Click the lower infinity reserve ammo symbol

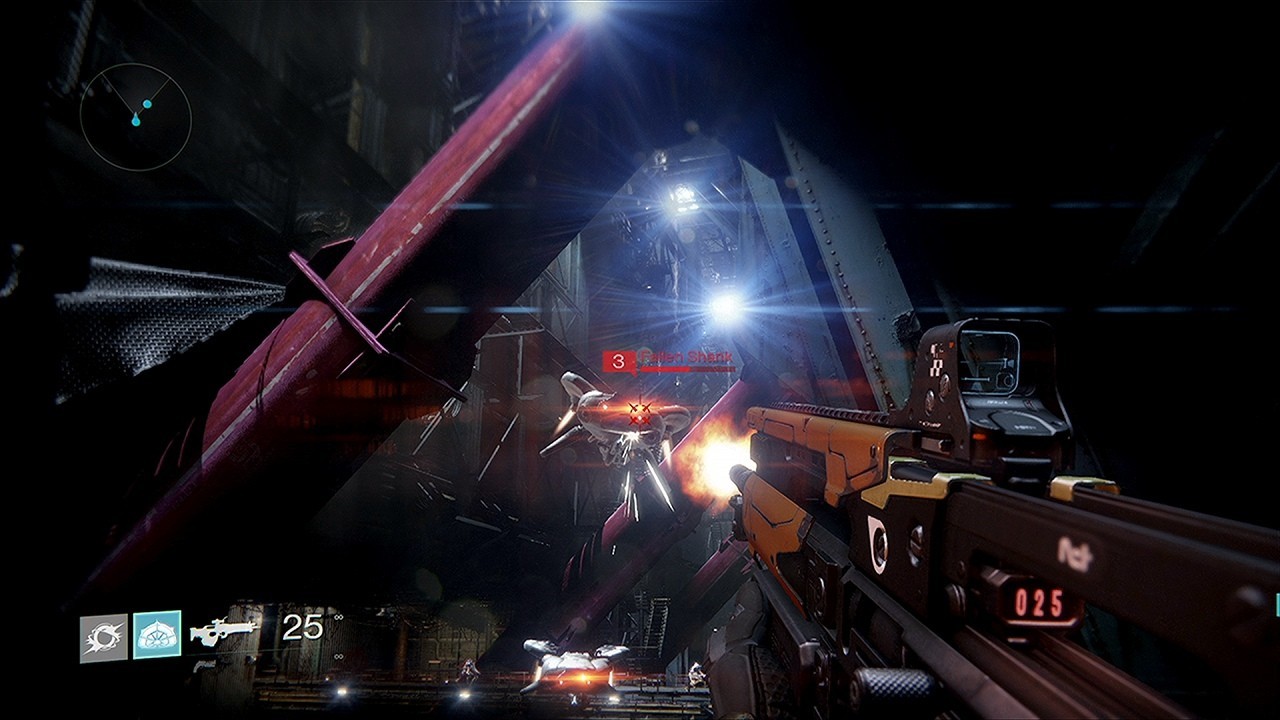tap(337, 658)
